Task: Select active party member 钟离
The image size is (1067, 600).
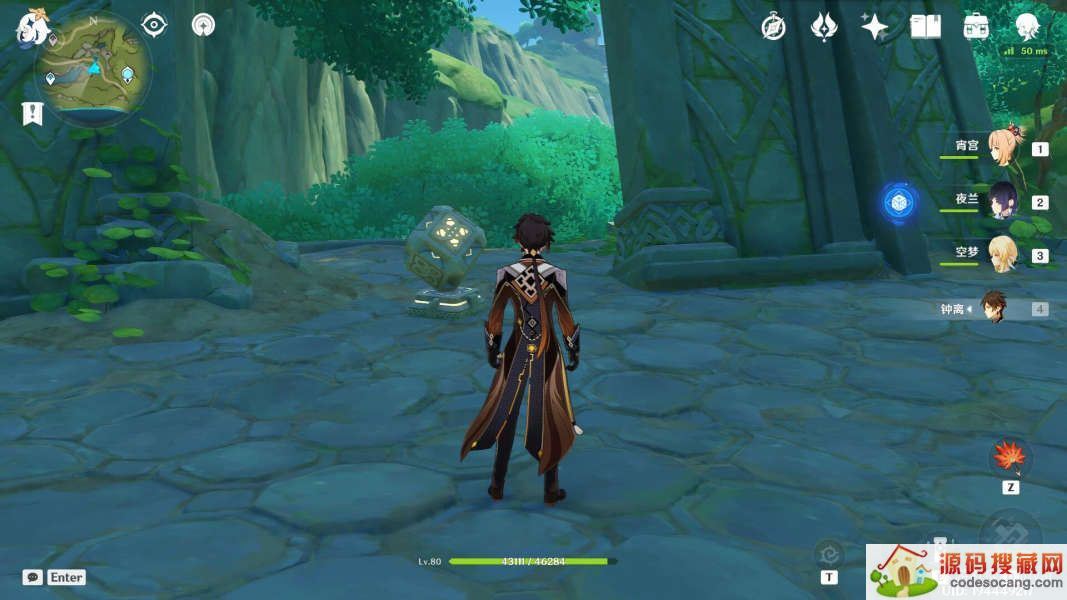Action: click(995, 308)
